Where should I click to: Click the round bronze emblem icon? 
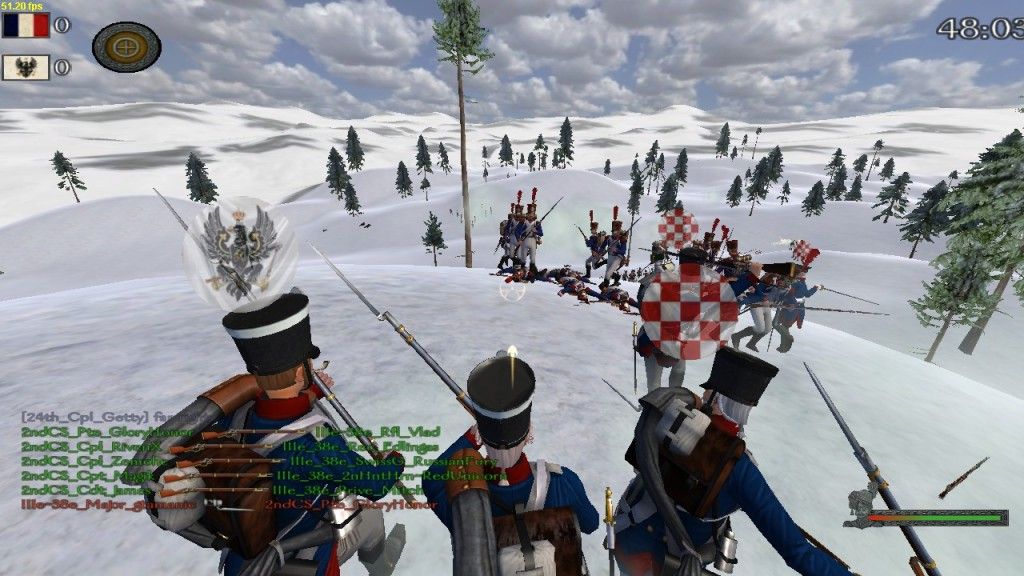click(x=127, y=46)
